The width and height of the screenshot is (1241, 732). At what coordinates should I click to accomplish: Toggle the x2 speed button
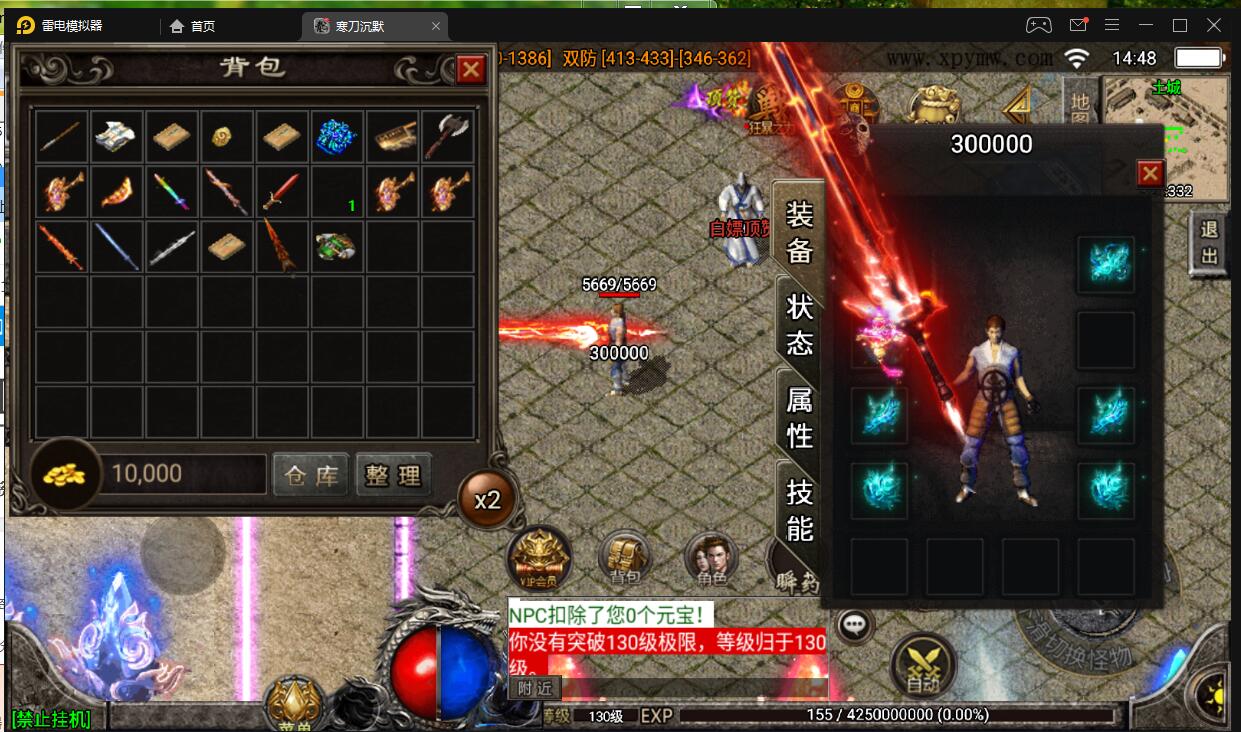[x=487, y=499]
